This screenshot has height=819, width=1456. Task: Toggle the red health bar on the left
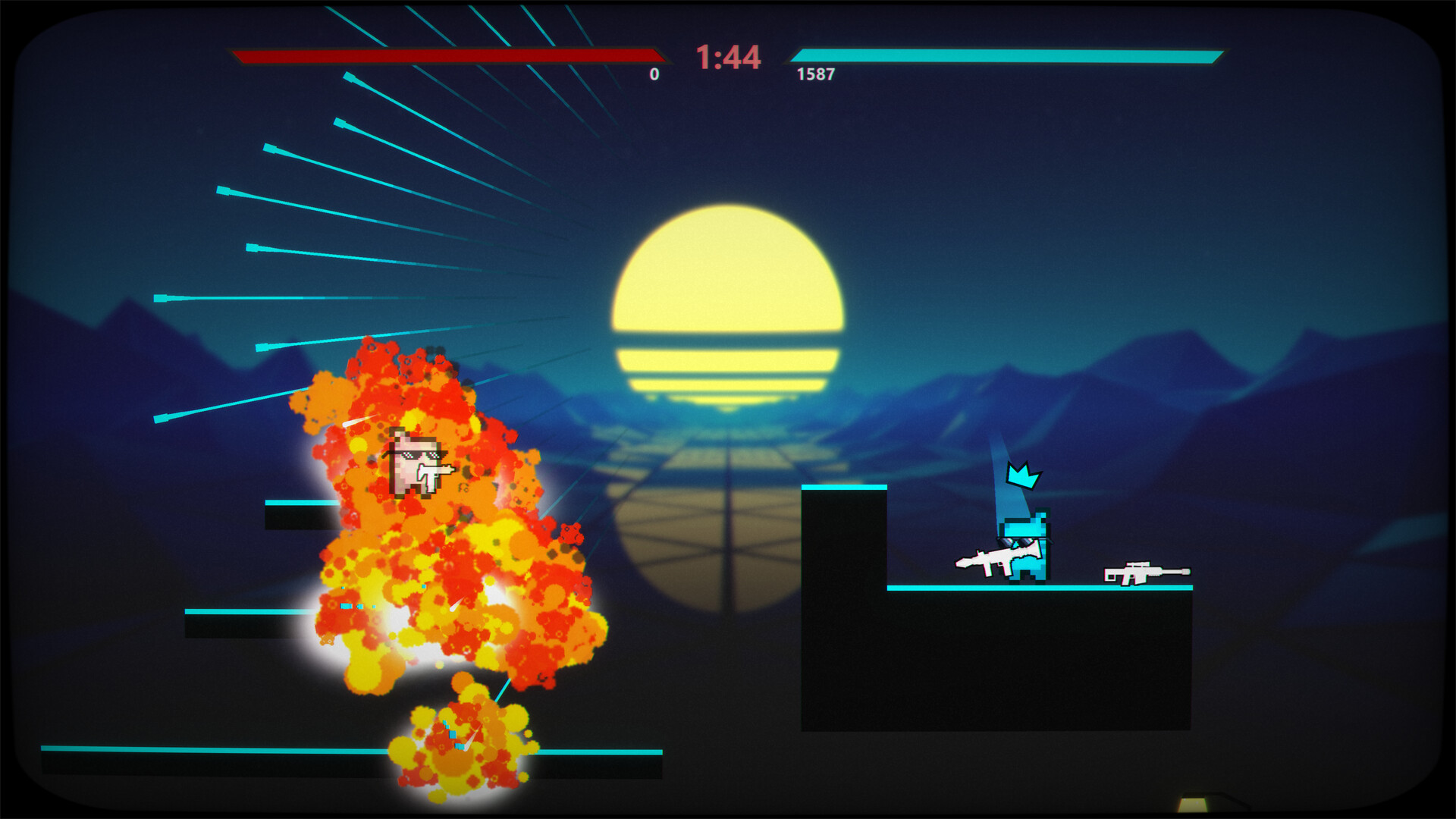(447, 55)
